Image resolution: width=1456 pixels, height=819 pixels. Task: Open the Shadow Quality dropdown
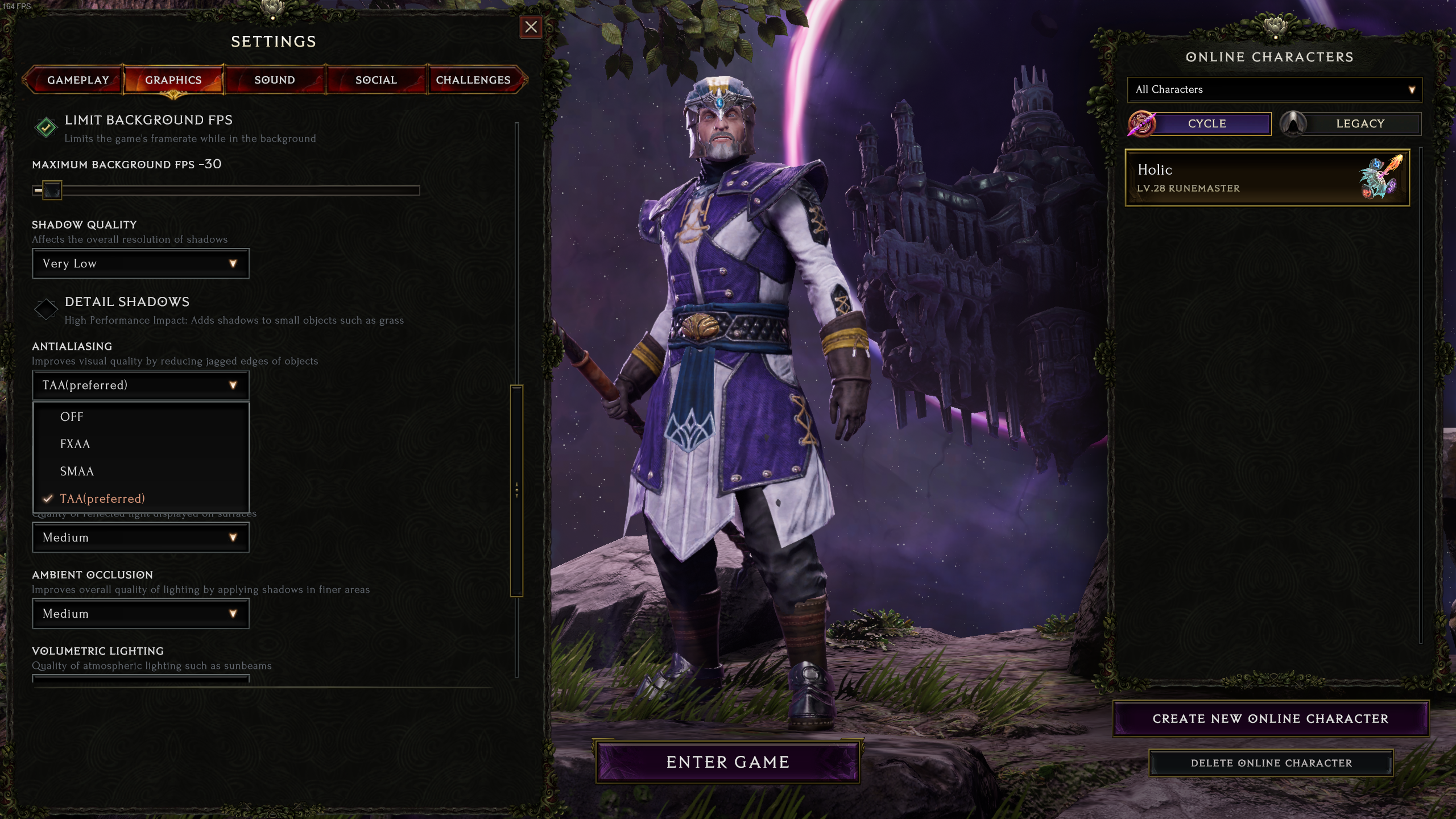tap(140, 263)
